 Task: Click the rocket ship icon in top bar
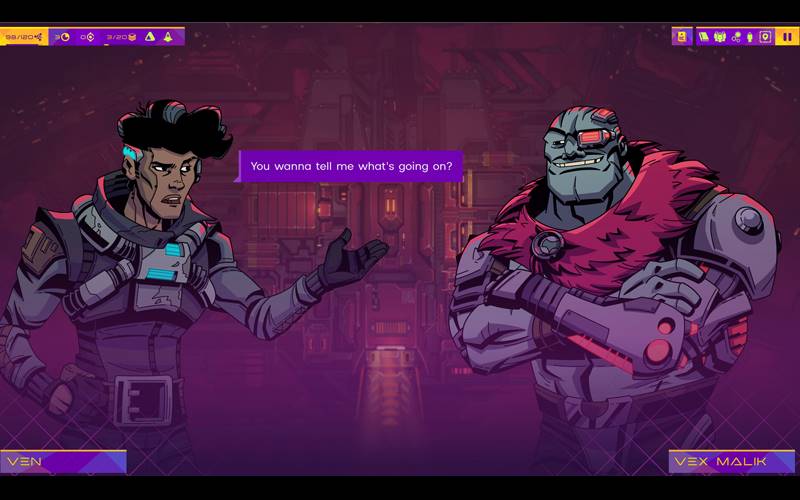tap(167, 37)
